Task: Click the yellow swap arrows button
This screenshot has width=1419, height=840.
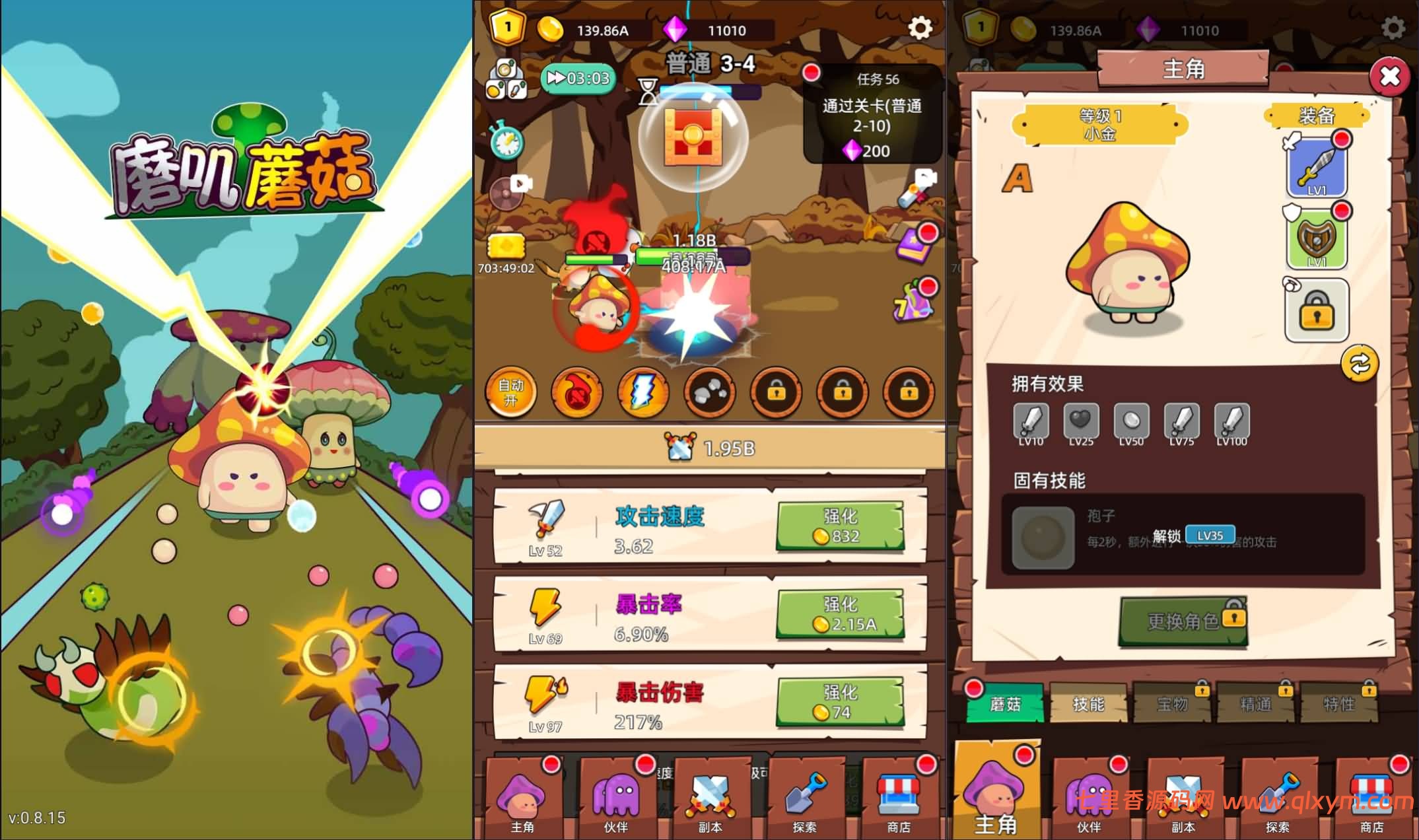Action: tap(1359, 363)
